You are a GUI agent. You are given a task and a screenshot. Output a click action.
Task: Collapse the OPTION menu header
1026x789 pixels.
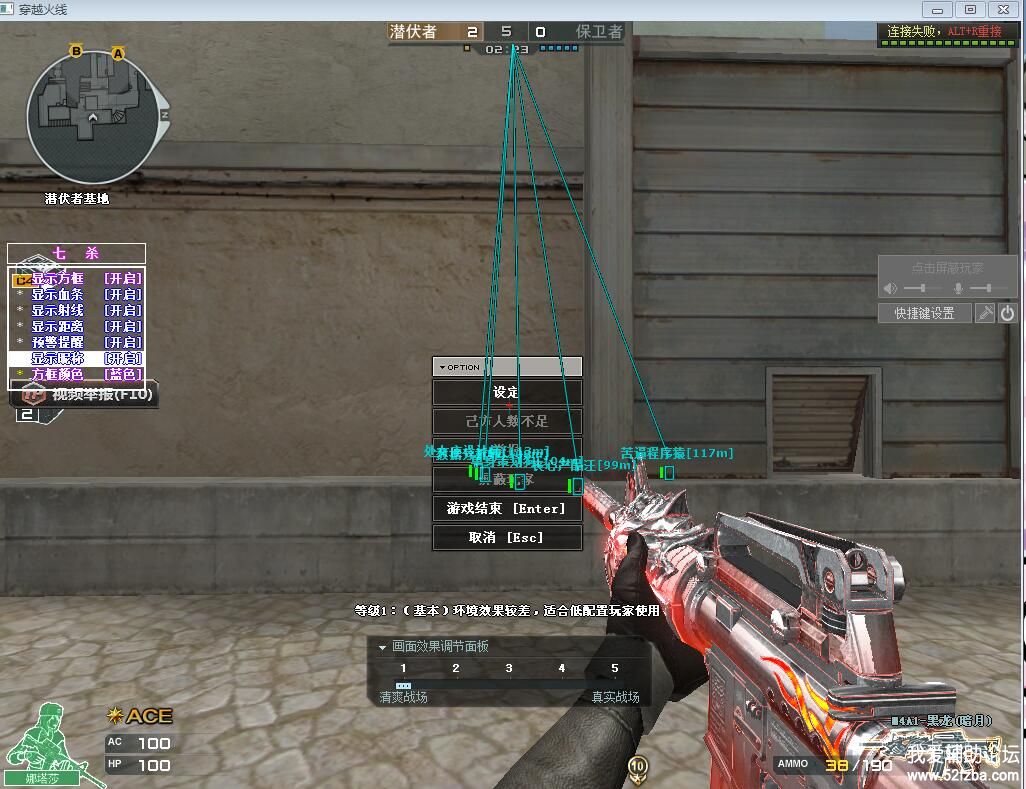(x=441, y=367)
